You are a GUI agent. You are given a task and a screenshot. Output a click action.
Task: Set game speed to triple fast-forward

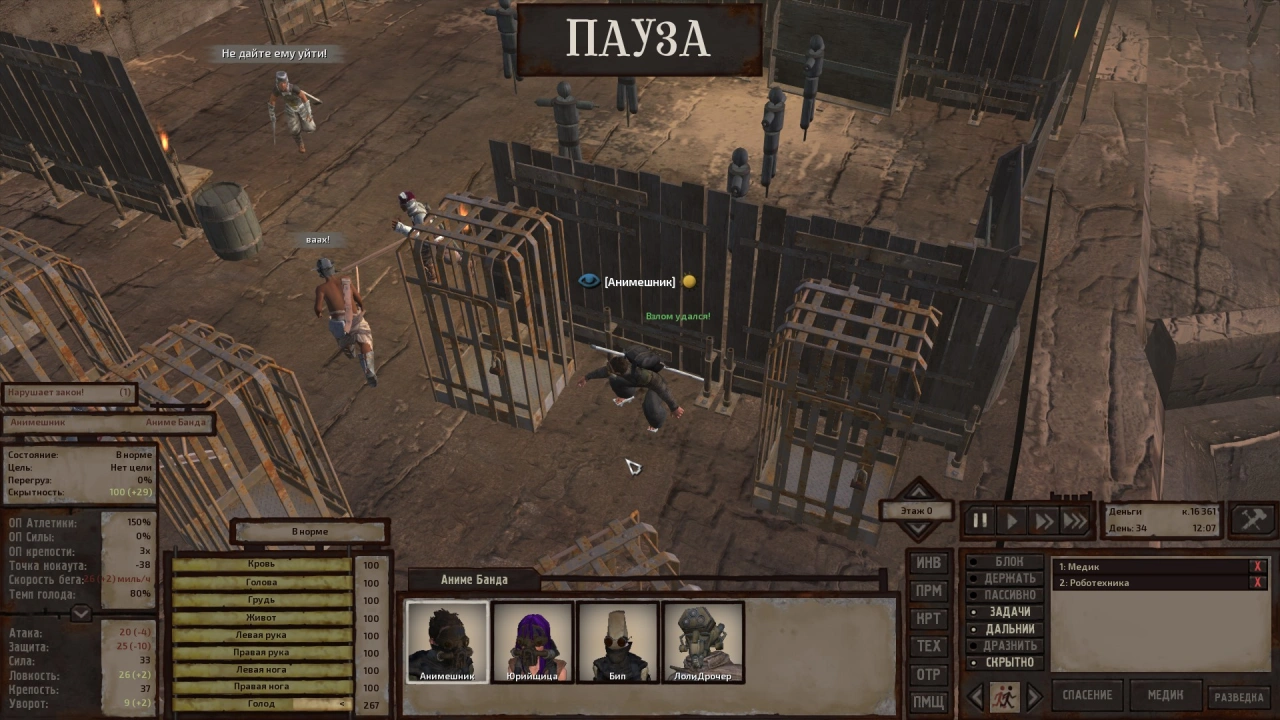[x=1075, y=521]
